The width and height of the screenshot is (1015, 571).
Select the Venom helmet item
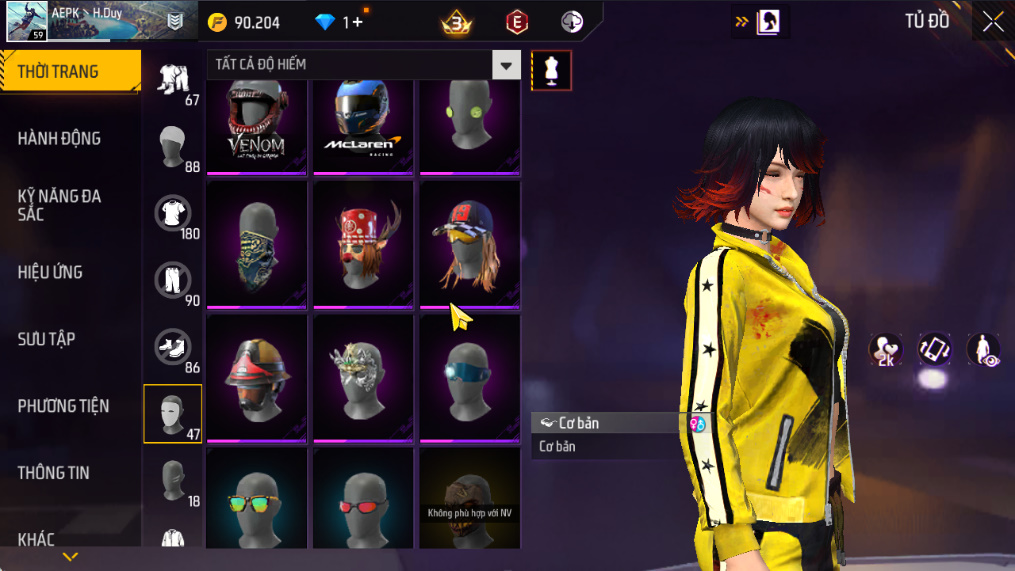click(256, 127)
